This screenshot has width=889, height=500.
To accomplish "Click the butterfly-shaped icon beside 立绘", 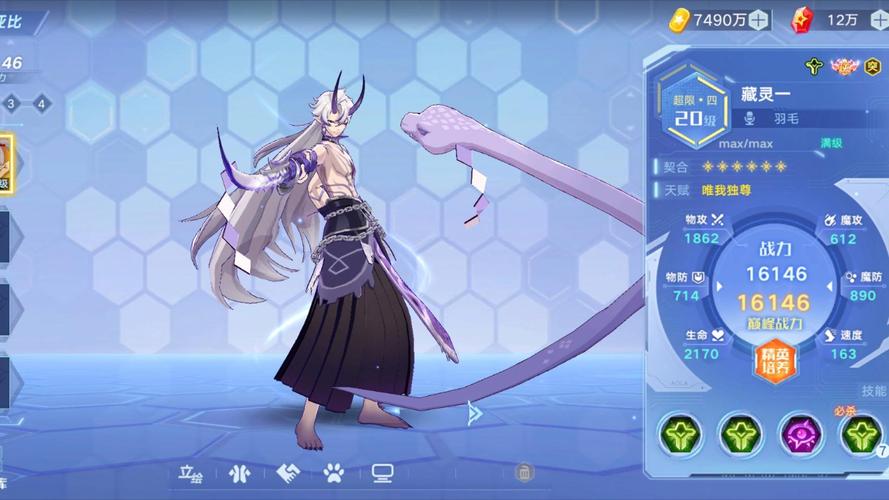I will (x=239, y=473).
